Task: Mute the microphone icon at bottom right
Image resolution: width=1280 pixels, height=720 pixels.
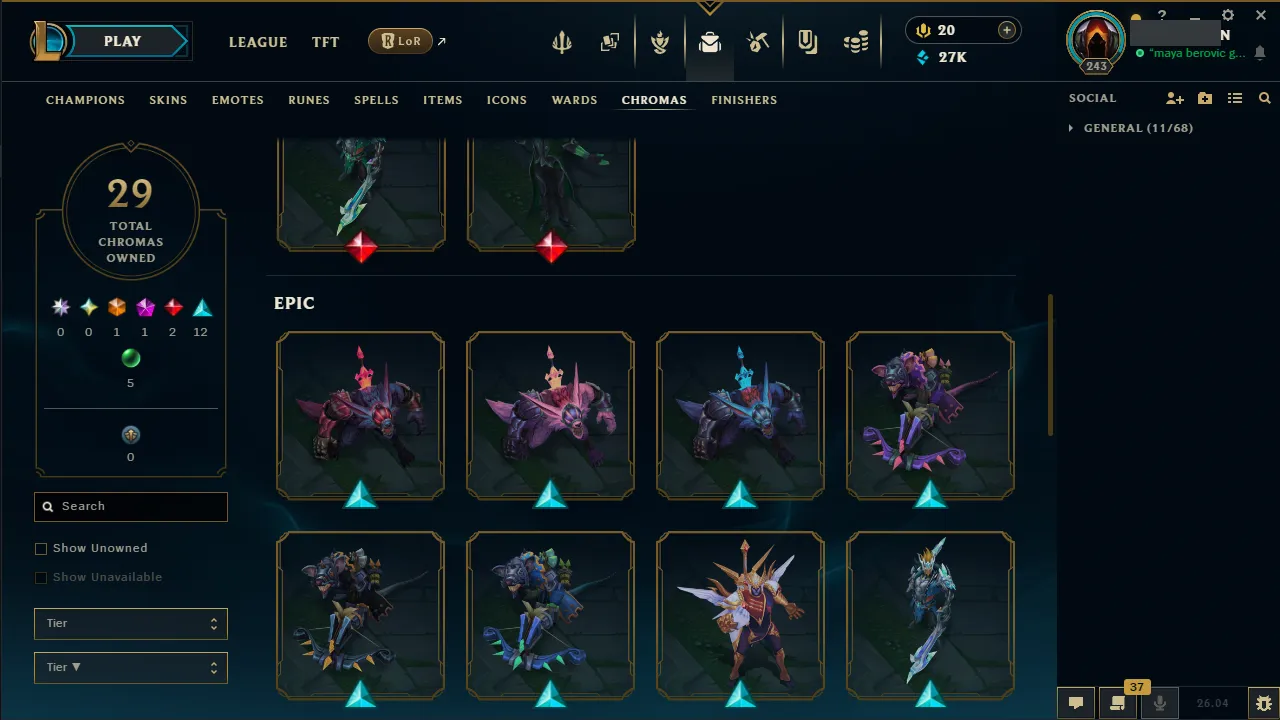Action: (x=1159, y=703)
